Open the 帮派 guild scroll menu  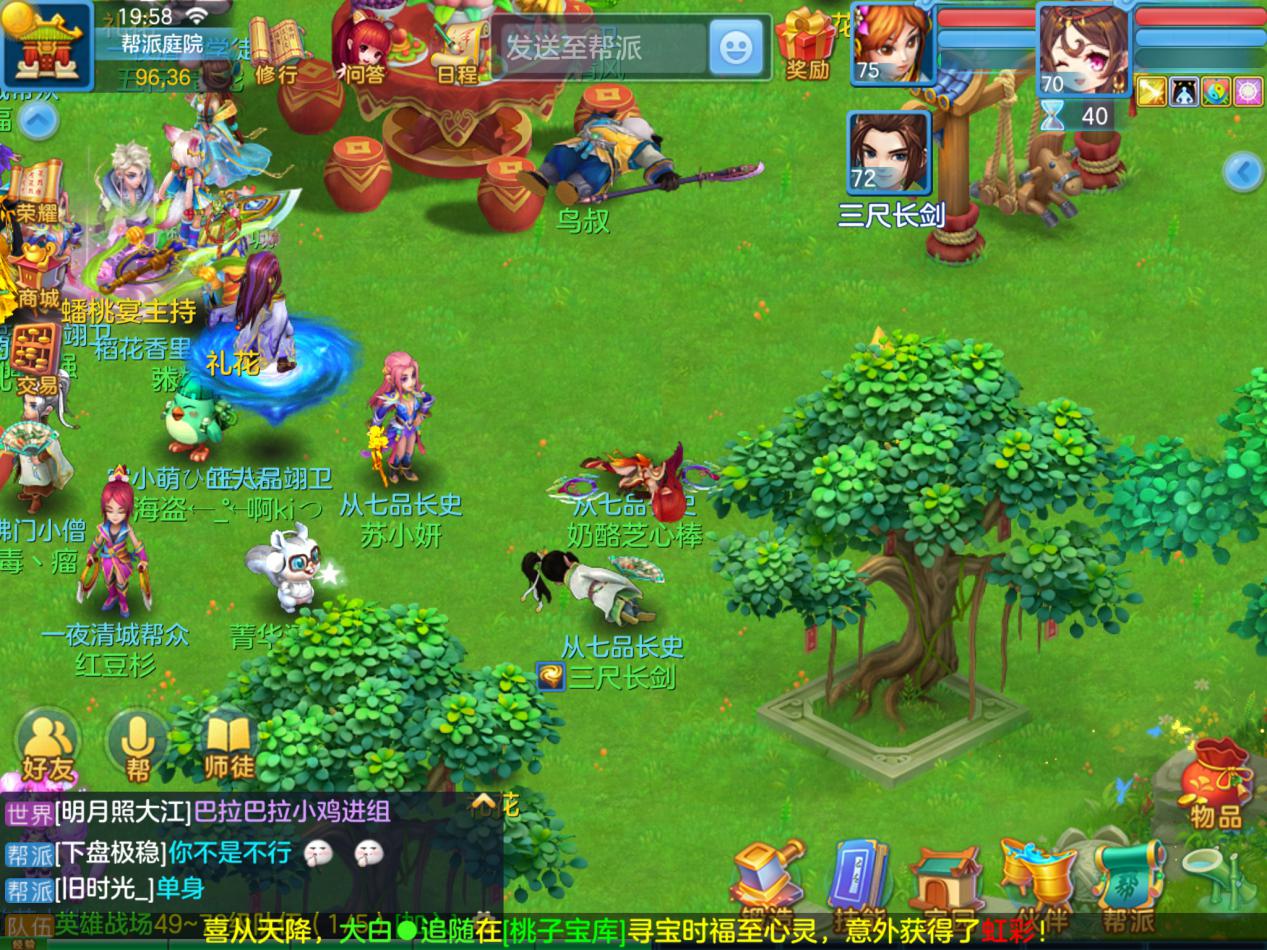point(1128,885)
